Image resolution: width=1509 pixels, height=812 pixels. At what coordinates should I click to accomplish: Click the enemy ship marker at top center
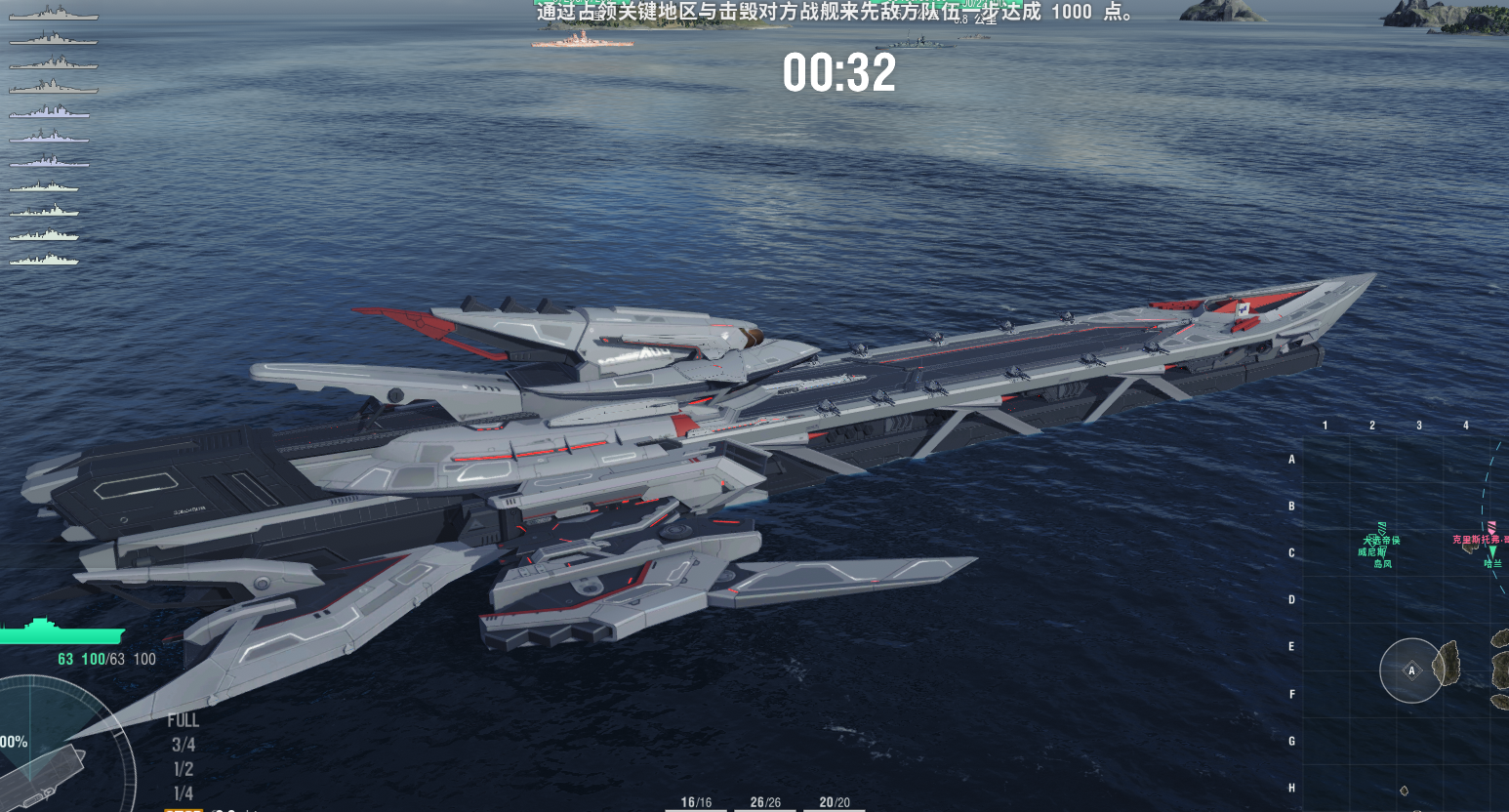pos(581,41)
